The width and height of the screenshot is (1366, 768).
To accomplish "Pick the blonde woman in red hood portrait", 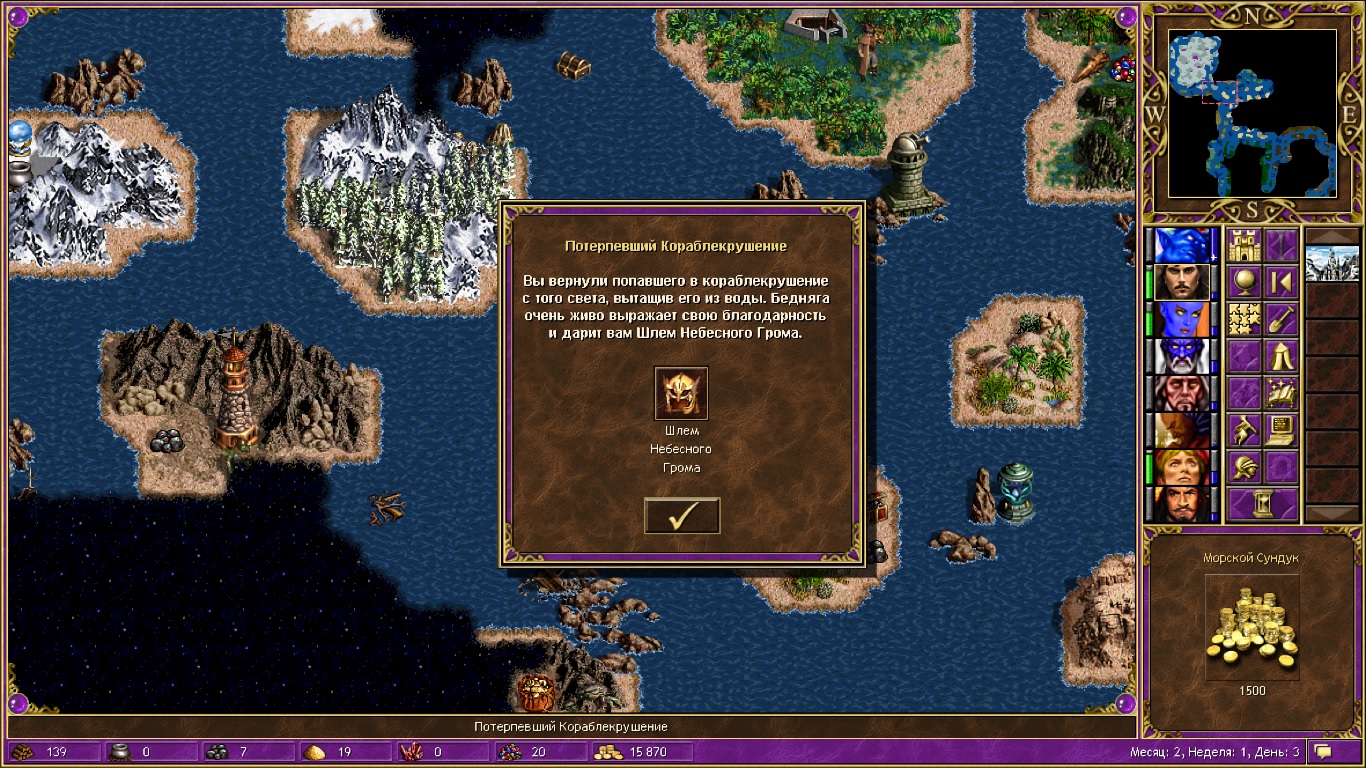I will point(1182,467).
